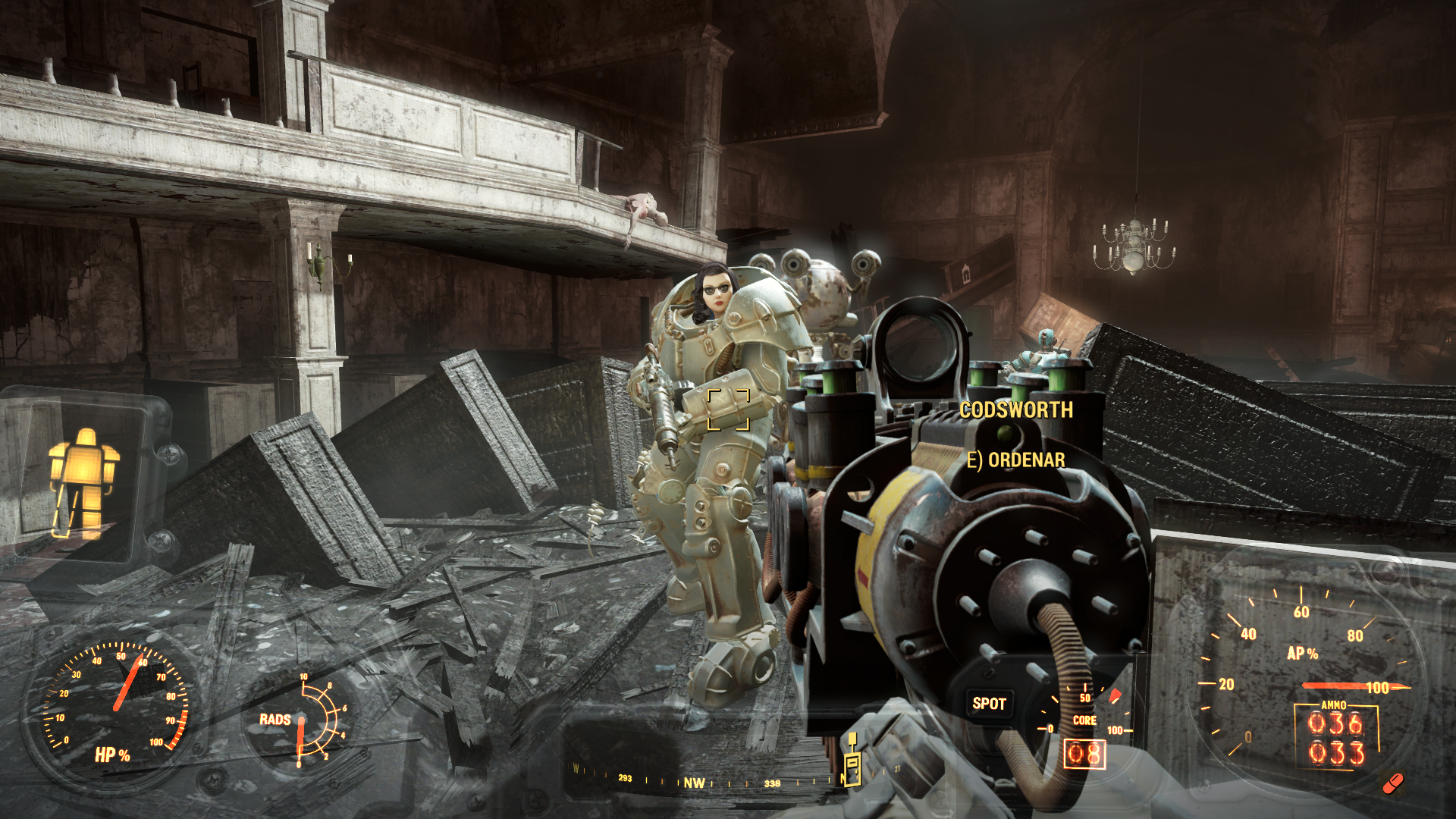Click the red stimpak pill icon
Screen dimensions: 1456x819
1392,783
